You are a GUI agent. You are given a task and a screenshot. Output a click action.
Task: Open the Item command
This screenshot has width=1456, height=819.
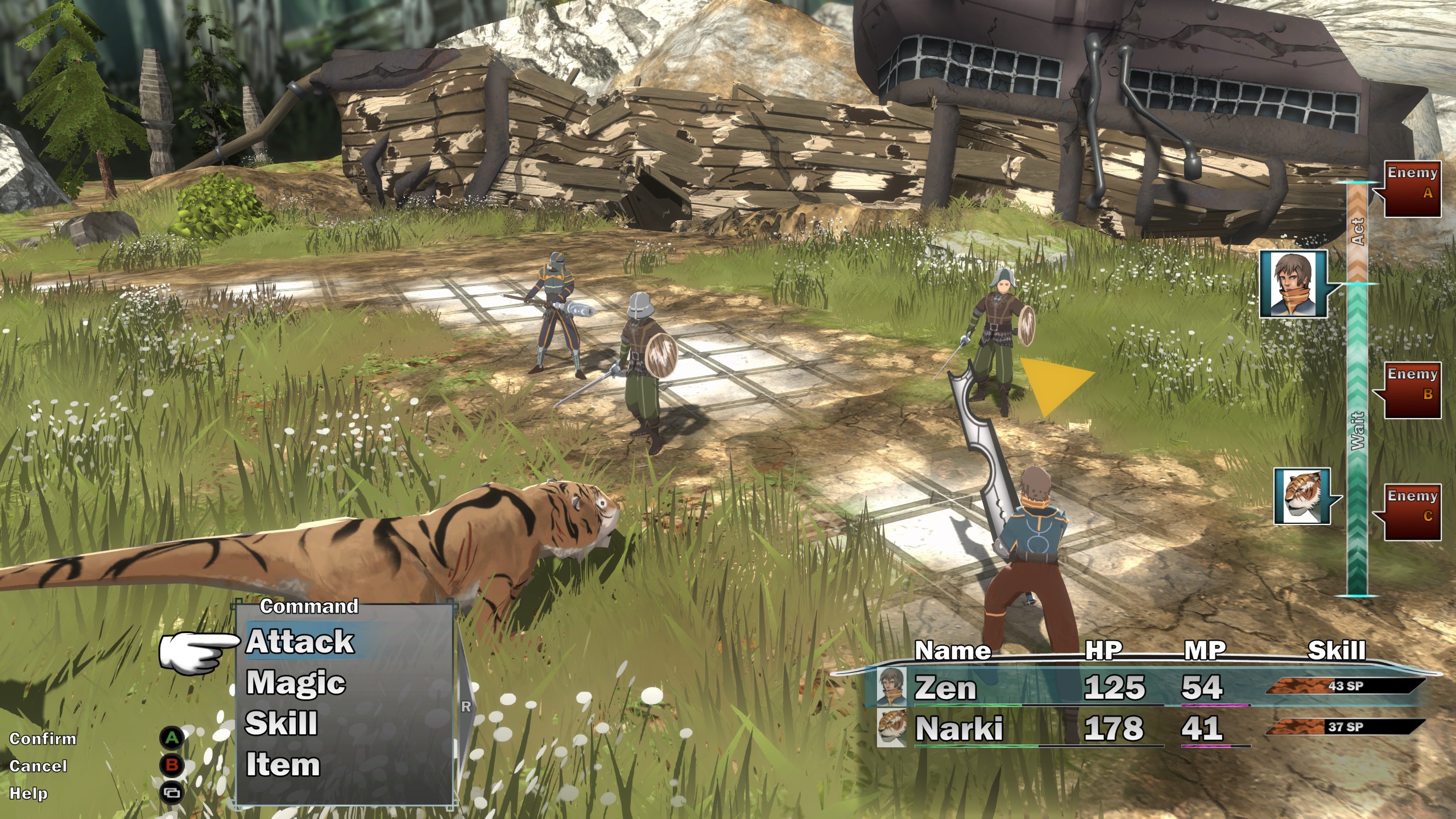point(283,764)
